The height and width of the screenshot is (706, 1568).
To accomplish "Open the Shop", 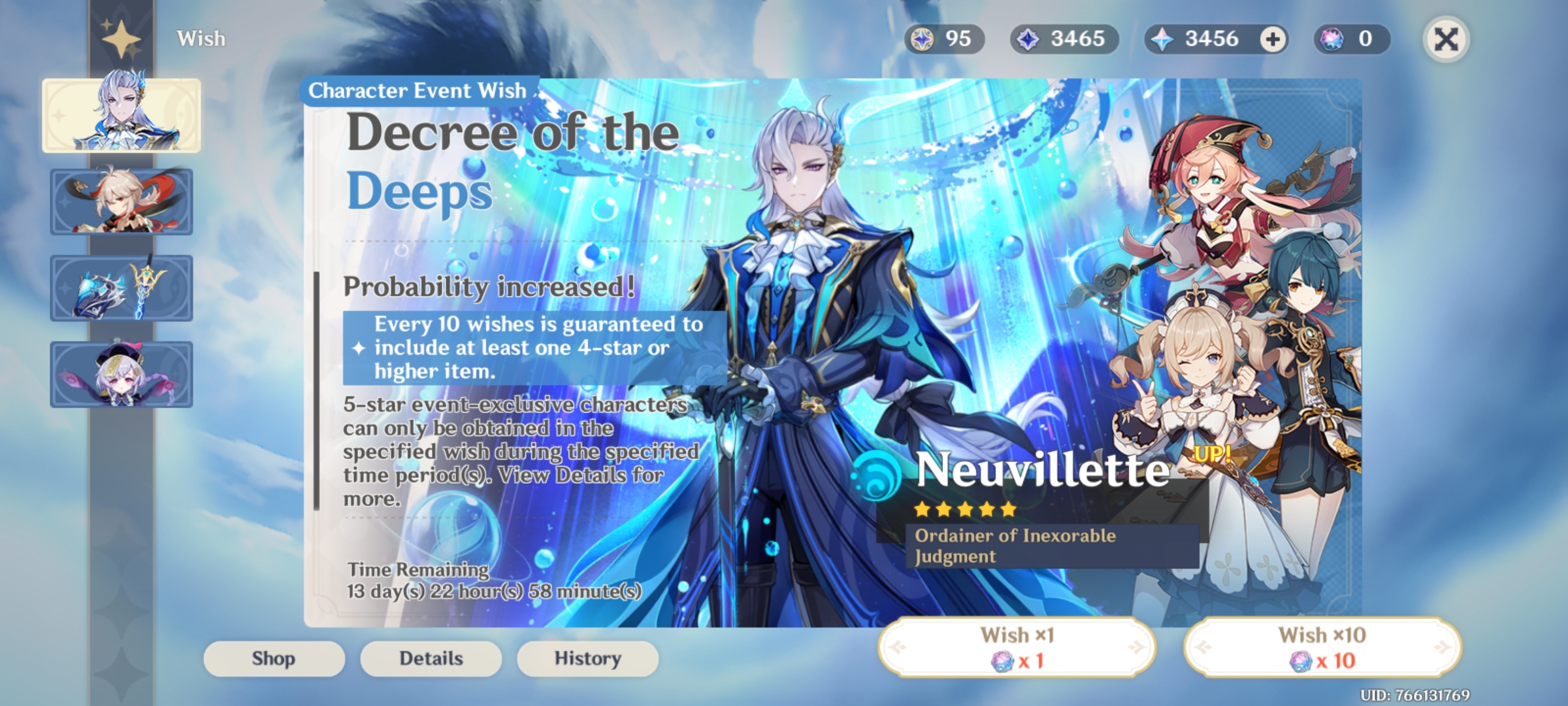I will coord(274,658).
